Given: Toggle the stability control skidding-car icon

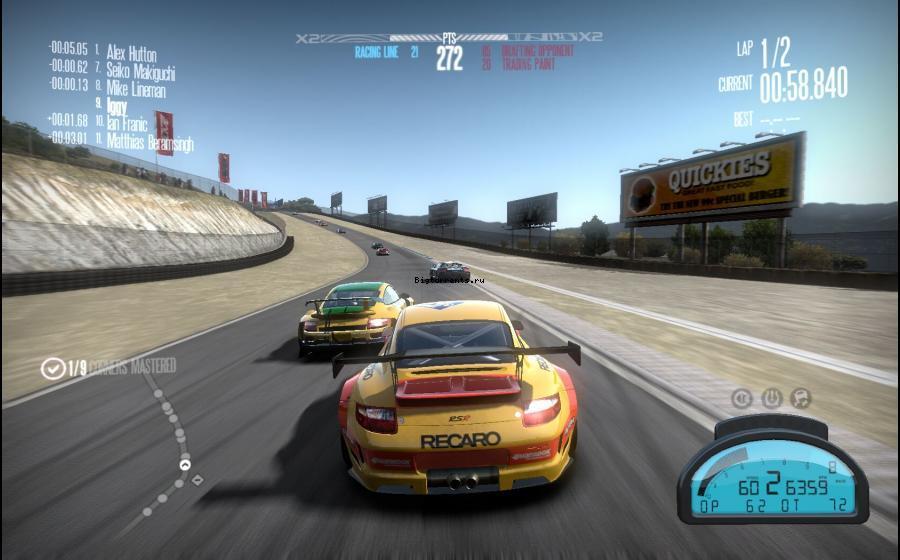Looking at the screenshot, I should pos(800,398).
